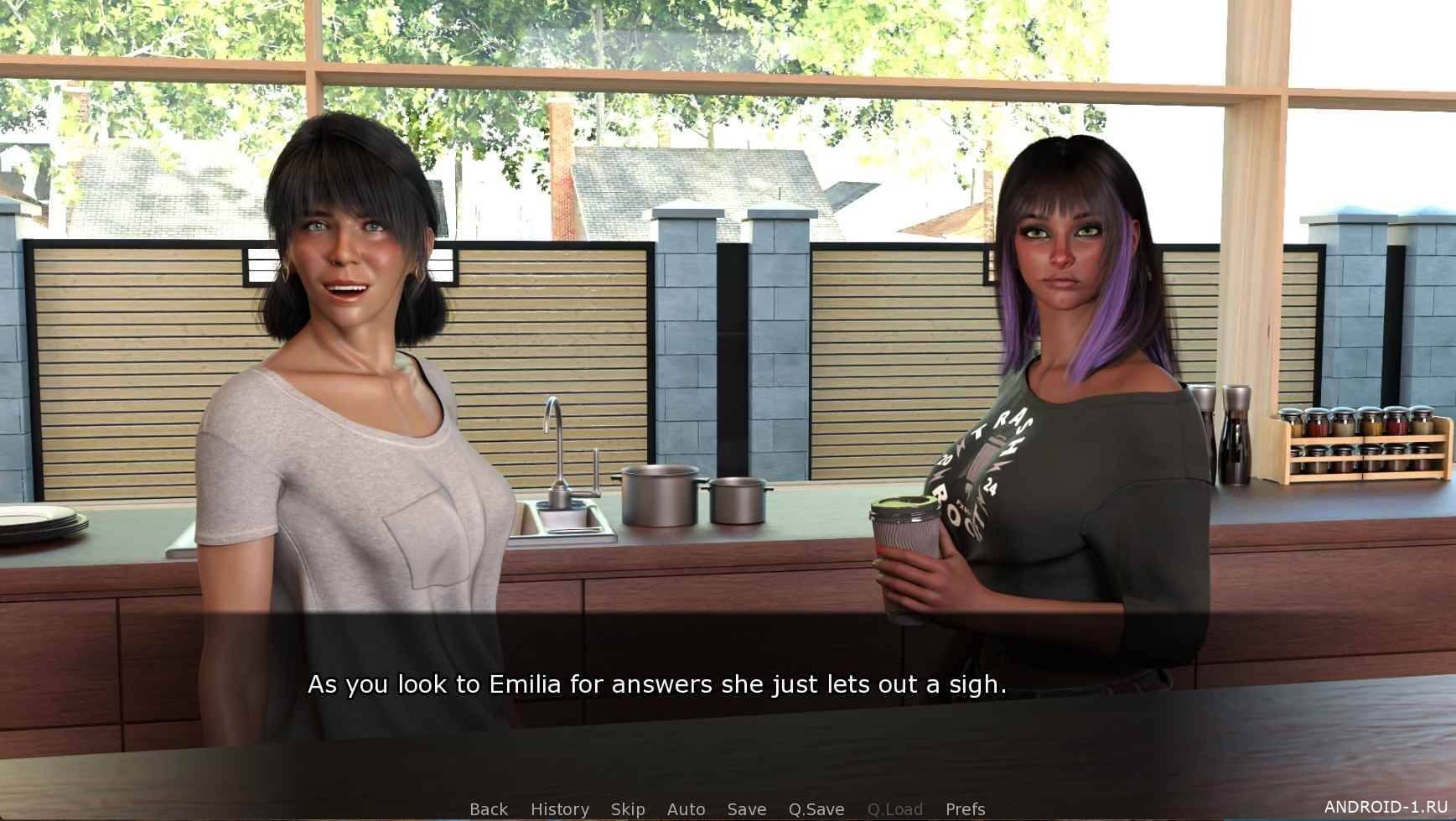Open the dialogue History log
This screenshot has width=1456, height=821.
click(560, 809)
